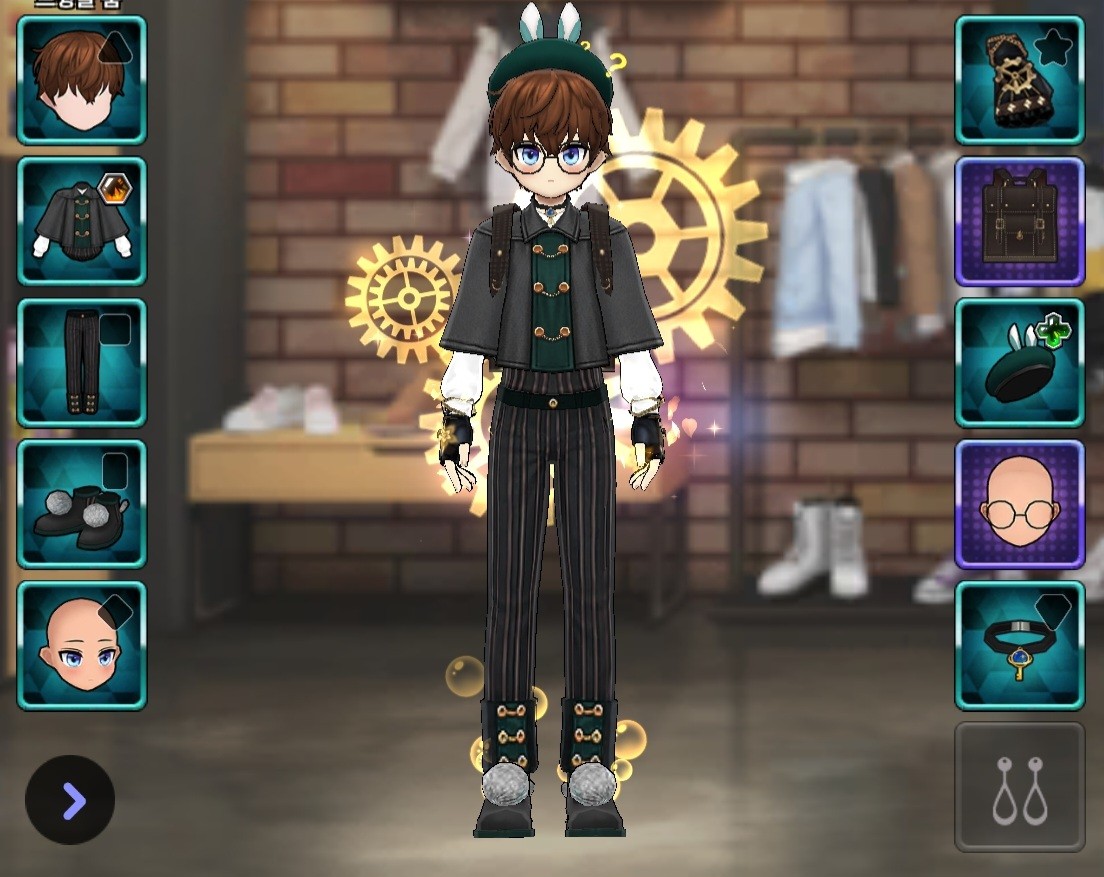Open the dark backpack slot
The image size is (1104, 877).
coord(1019,221)
